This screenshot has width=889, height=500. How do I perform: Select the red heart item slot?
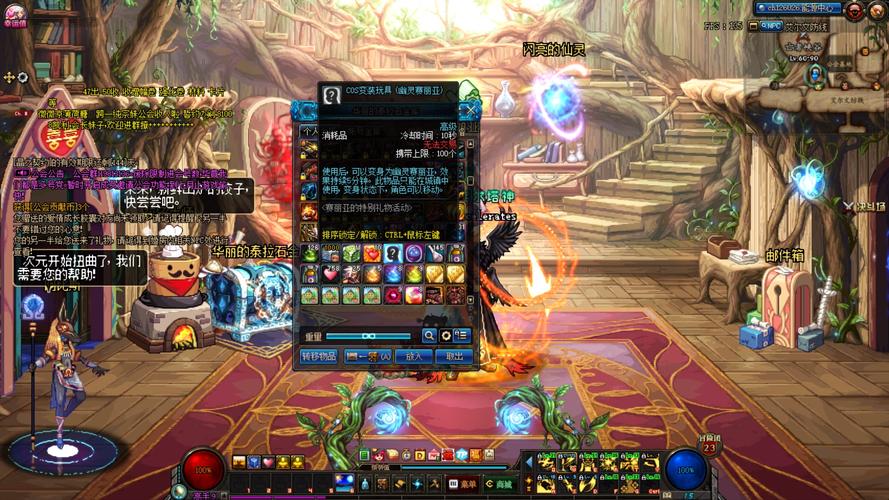330,274
